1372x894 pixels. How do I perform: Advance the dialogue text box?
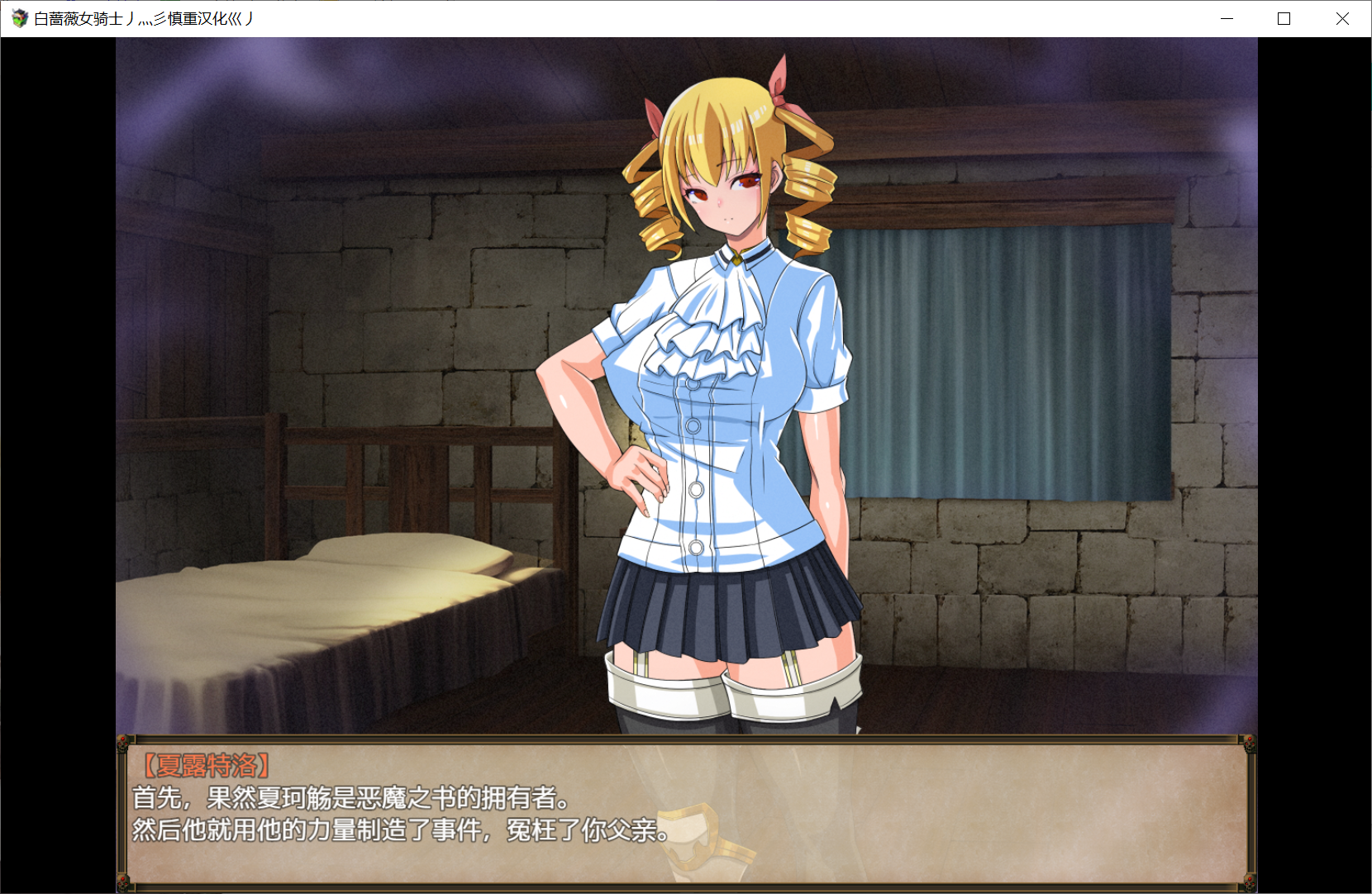tap(686, 814)
